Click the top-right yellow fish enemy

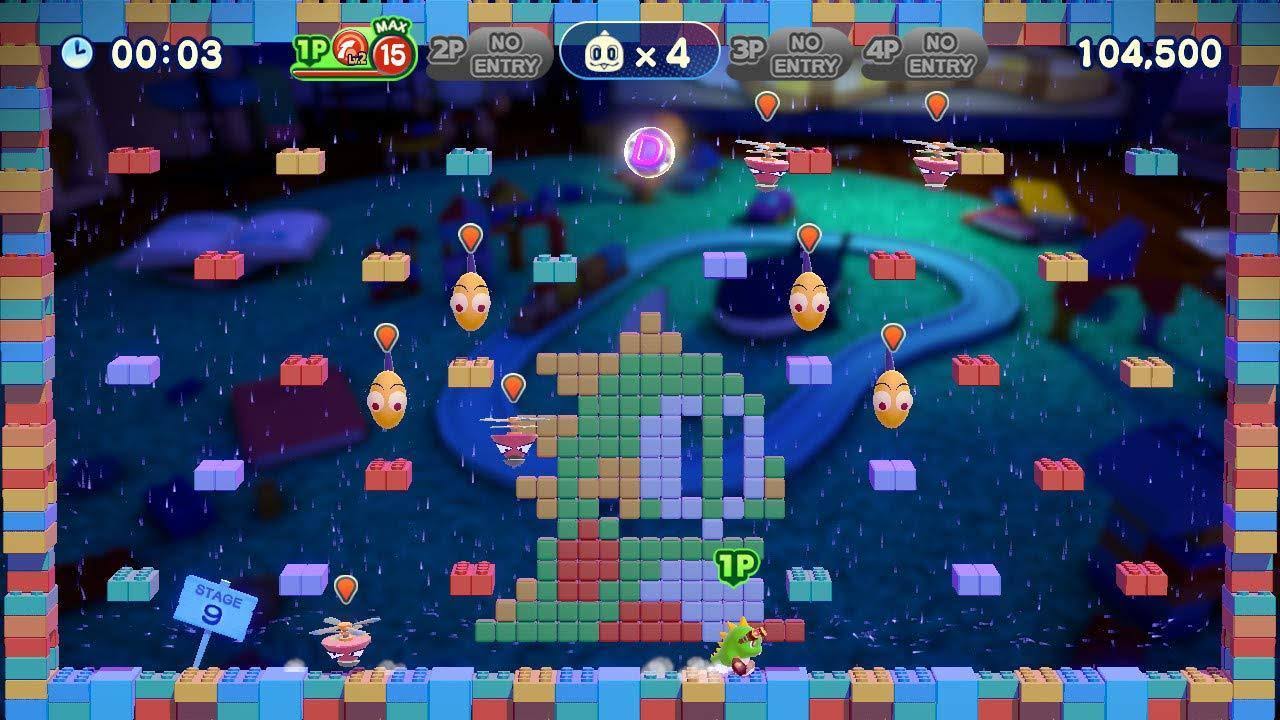tap(806, 300)
